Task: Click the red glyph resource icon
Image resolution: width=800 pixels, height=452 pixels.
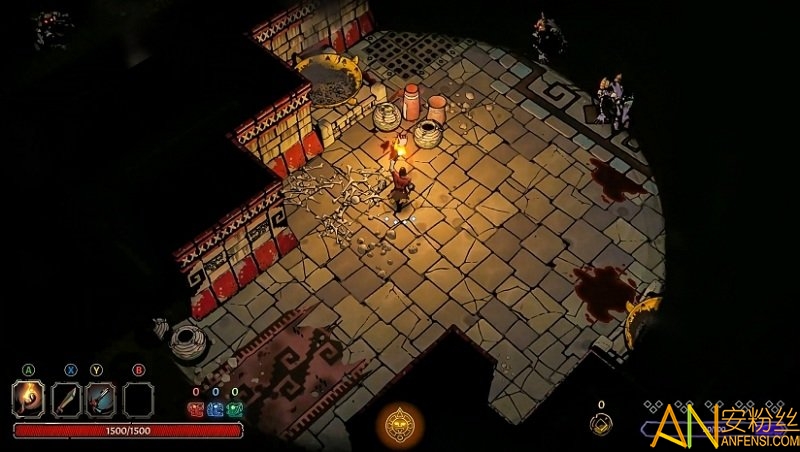Action: [196, 408]
